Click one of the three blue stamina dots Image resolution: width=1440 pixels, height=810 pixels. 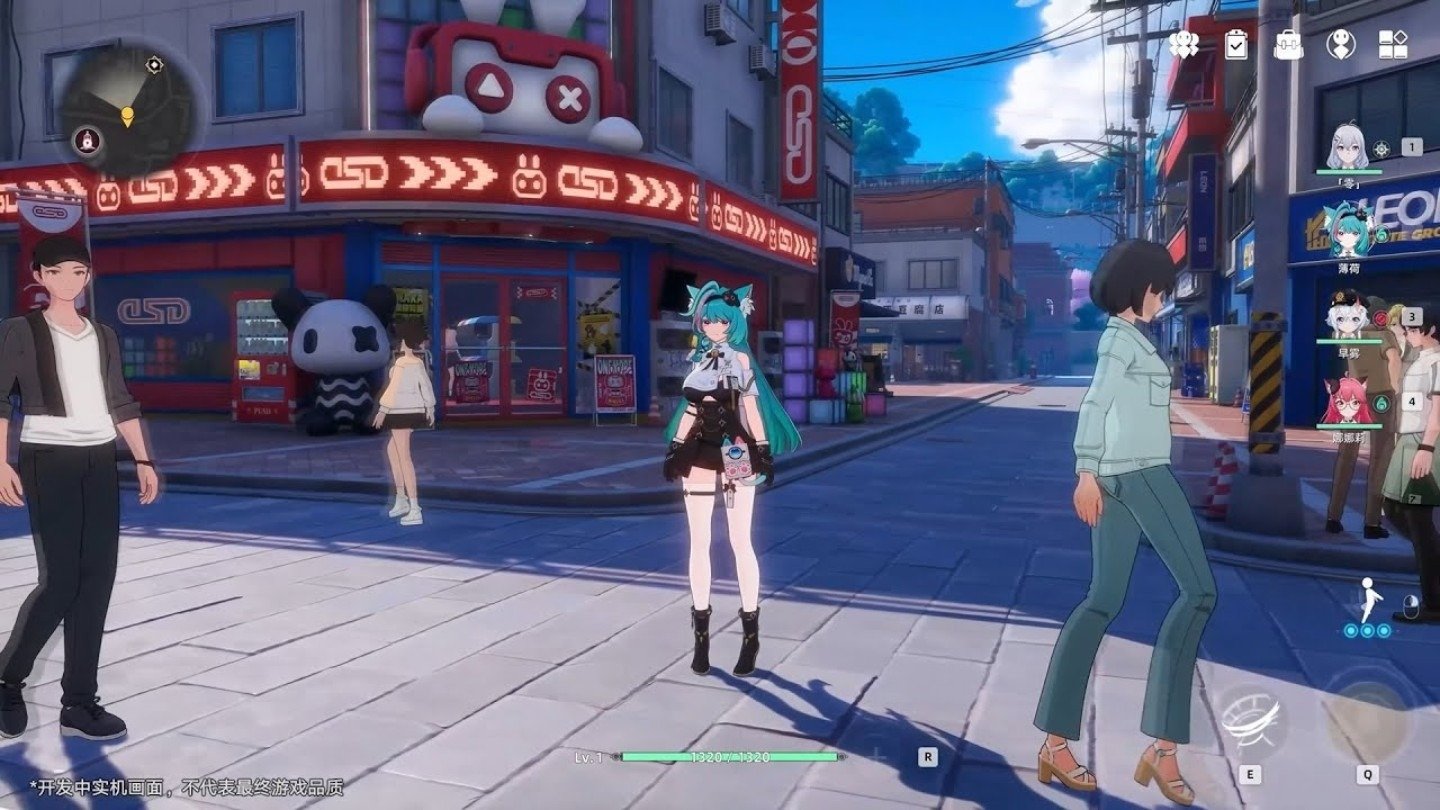coord(1368,630)
